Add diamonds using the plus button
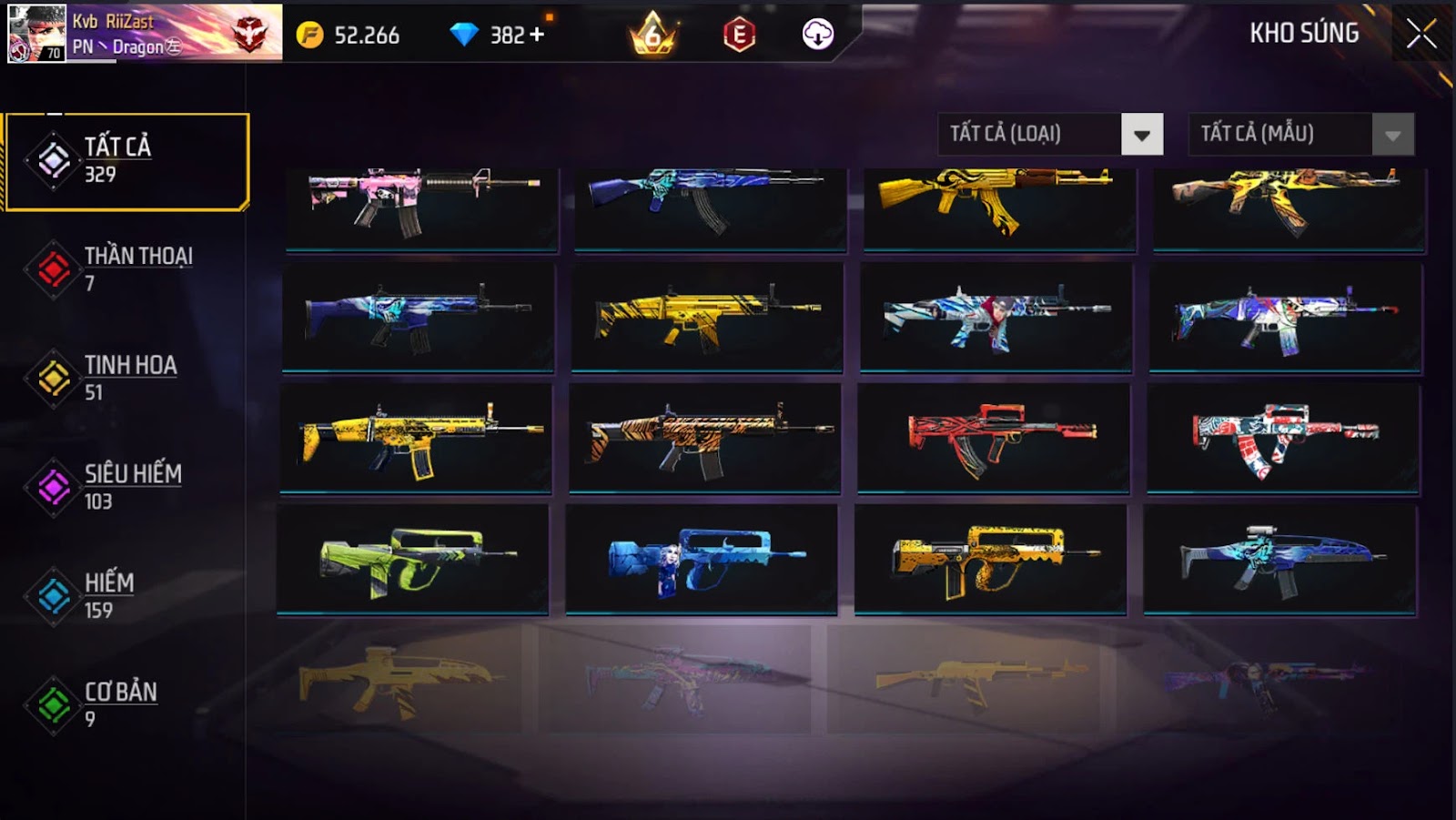 click(537, 35)
